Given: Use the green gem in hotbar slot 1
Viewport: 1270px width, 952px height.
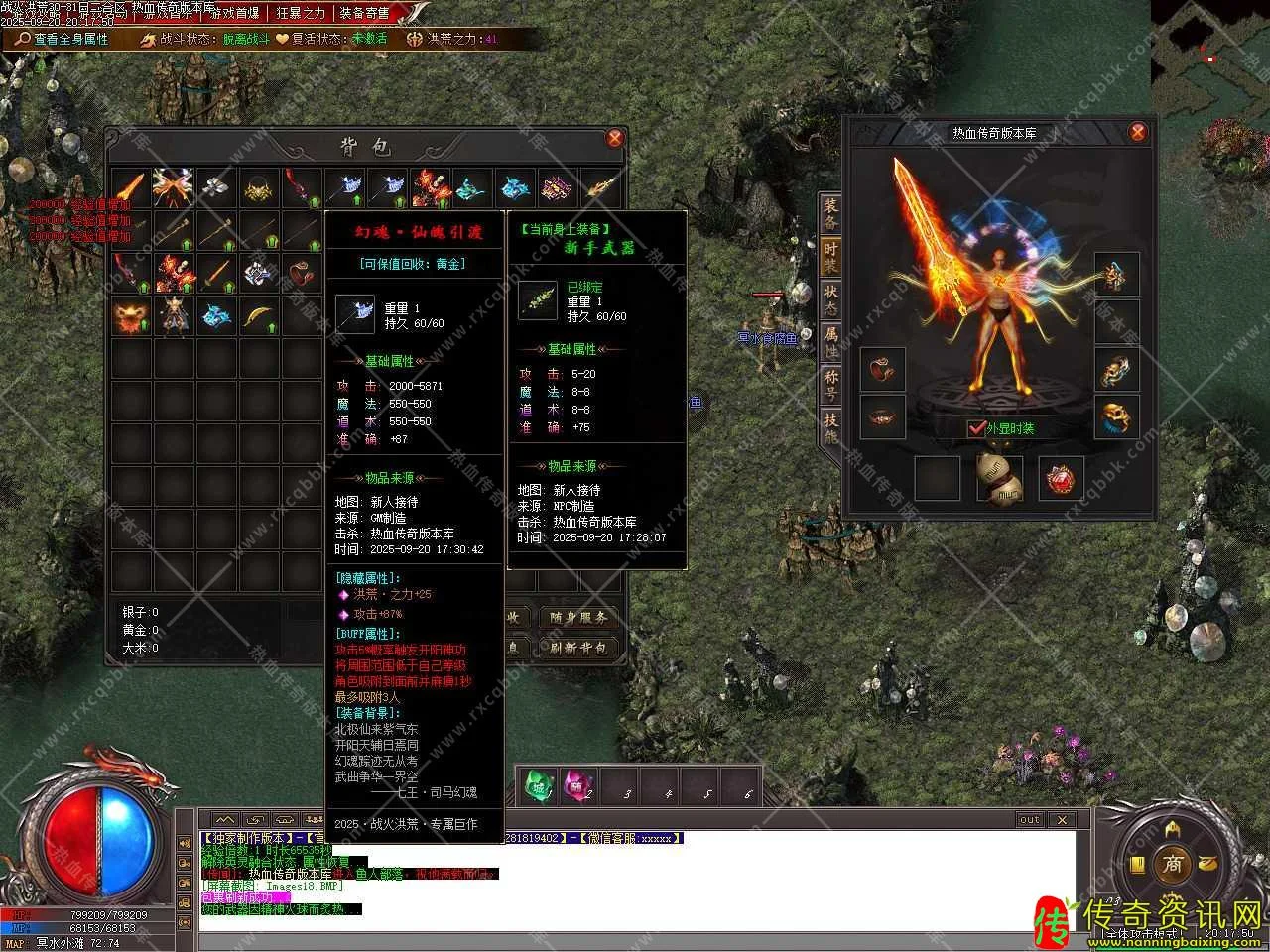Looking at the screenshot, I should tap(539, 787).
